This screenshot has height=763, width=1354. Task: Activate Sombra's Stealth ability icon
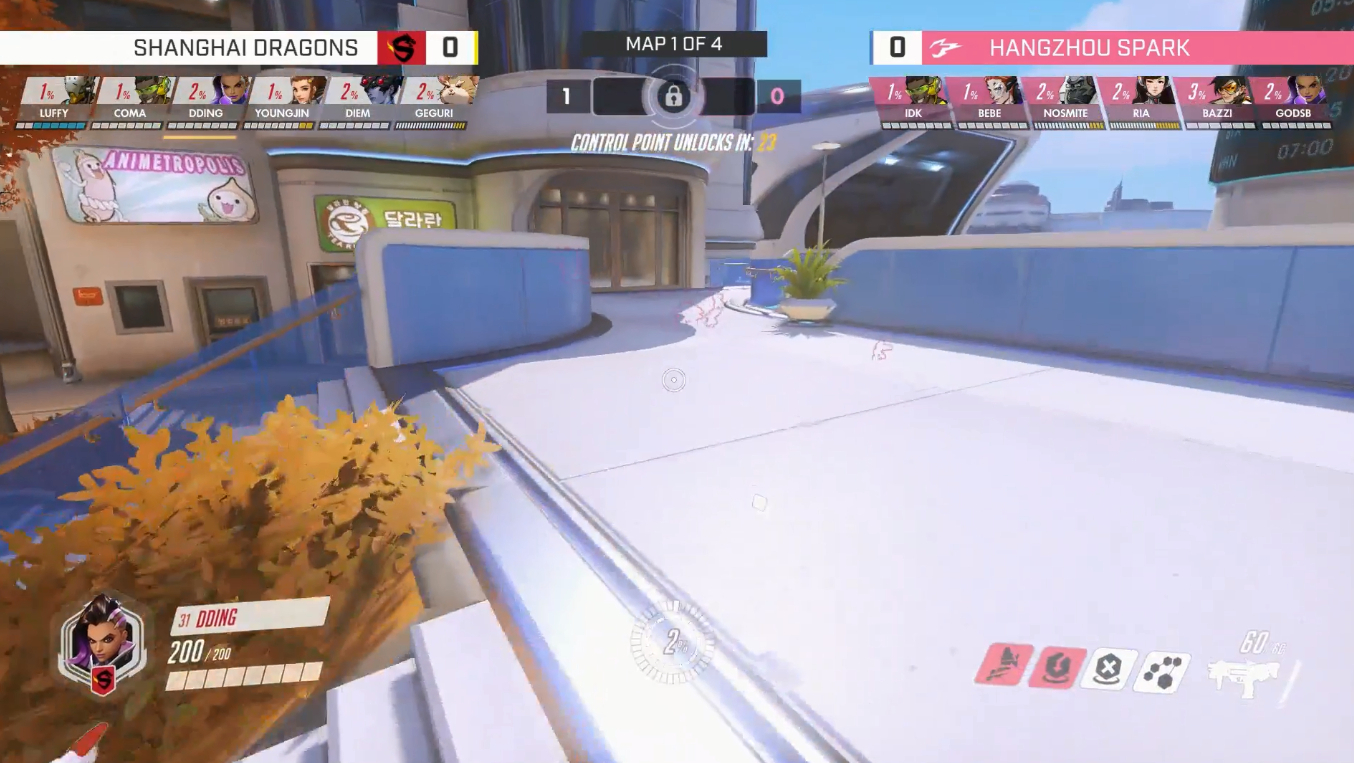pyautogui.click(x=1003, y=665)
